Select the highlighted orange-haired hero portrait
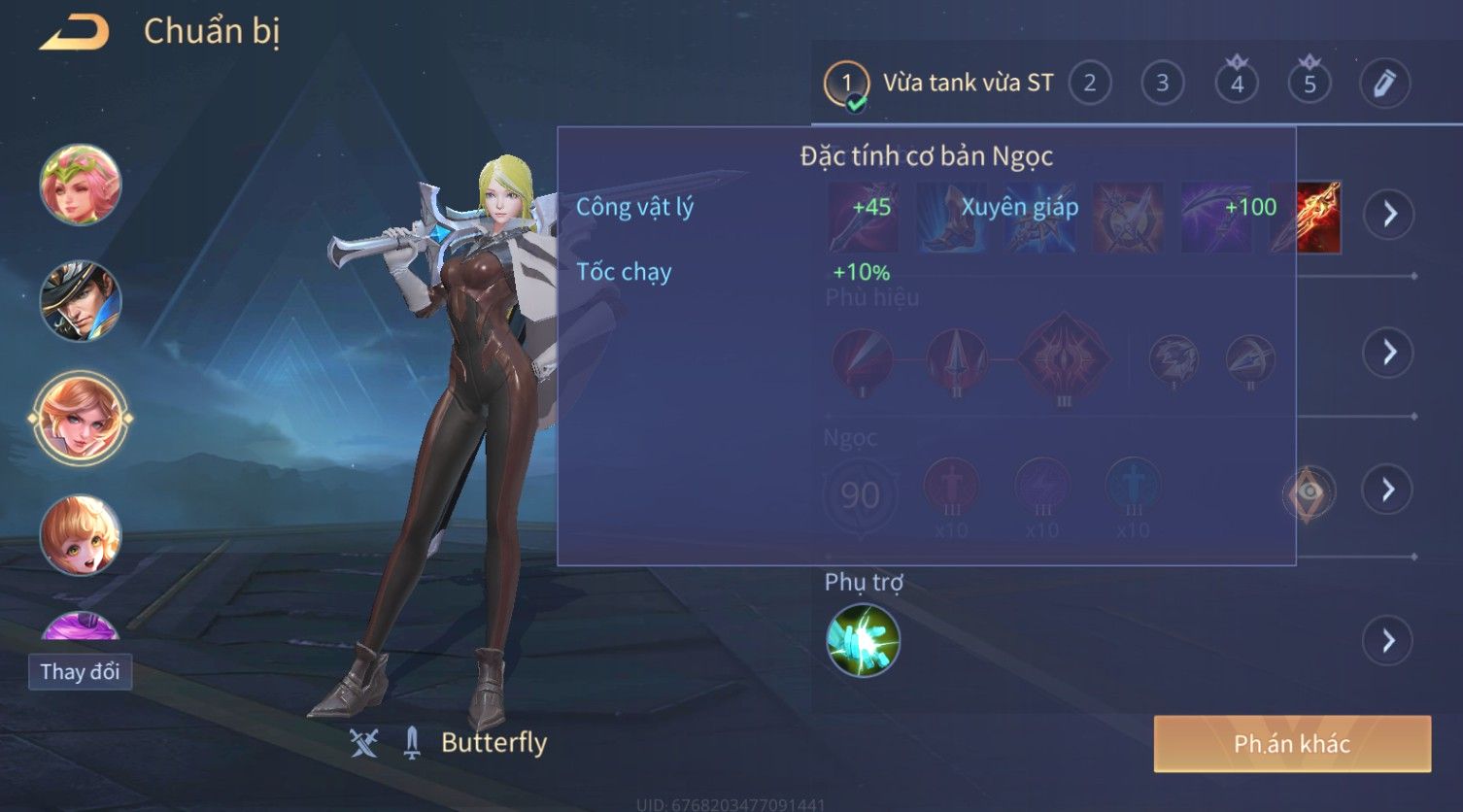 80,418
